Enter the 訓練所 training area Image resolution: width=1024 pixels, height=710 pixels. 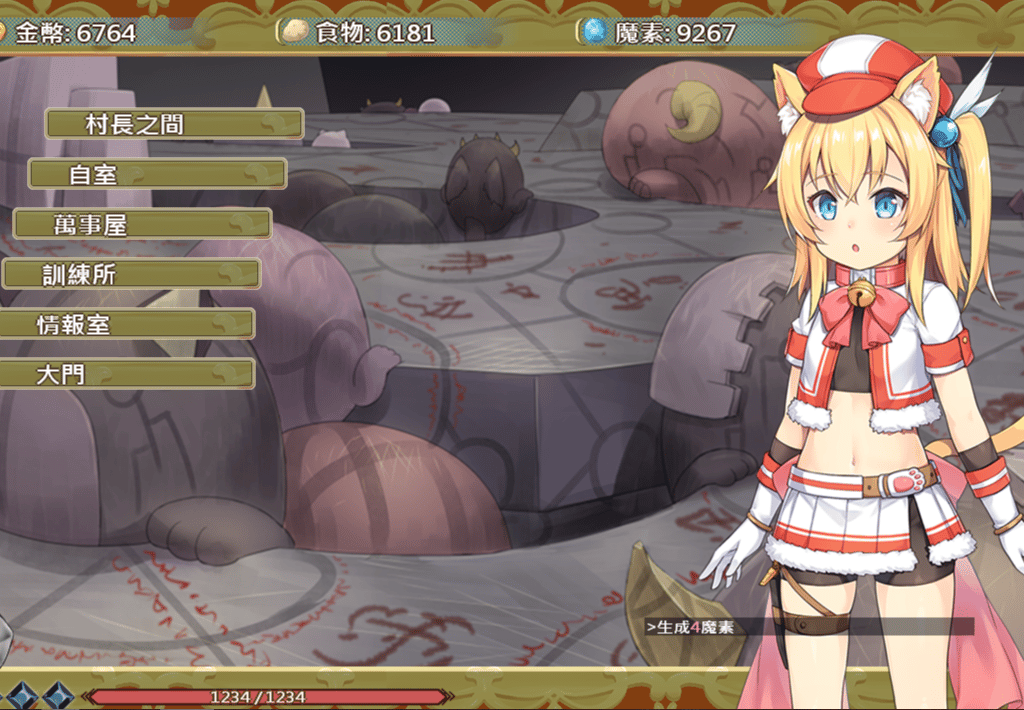(x=130, y=274)
